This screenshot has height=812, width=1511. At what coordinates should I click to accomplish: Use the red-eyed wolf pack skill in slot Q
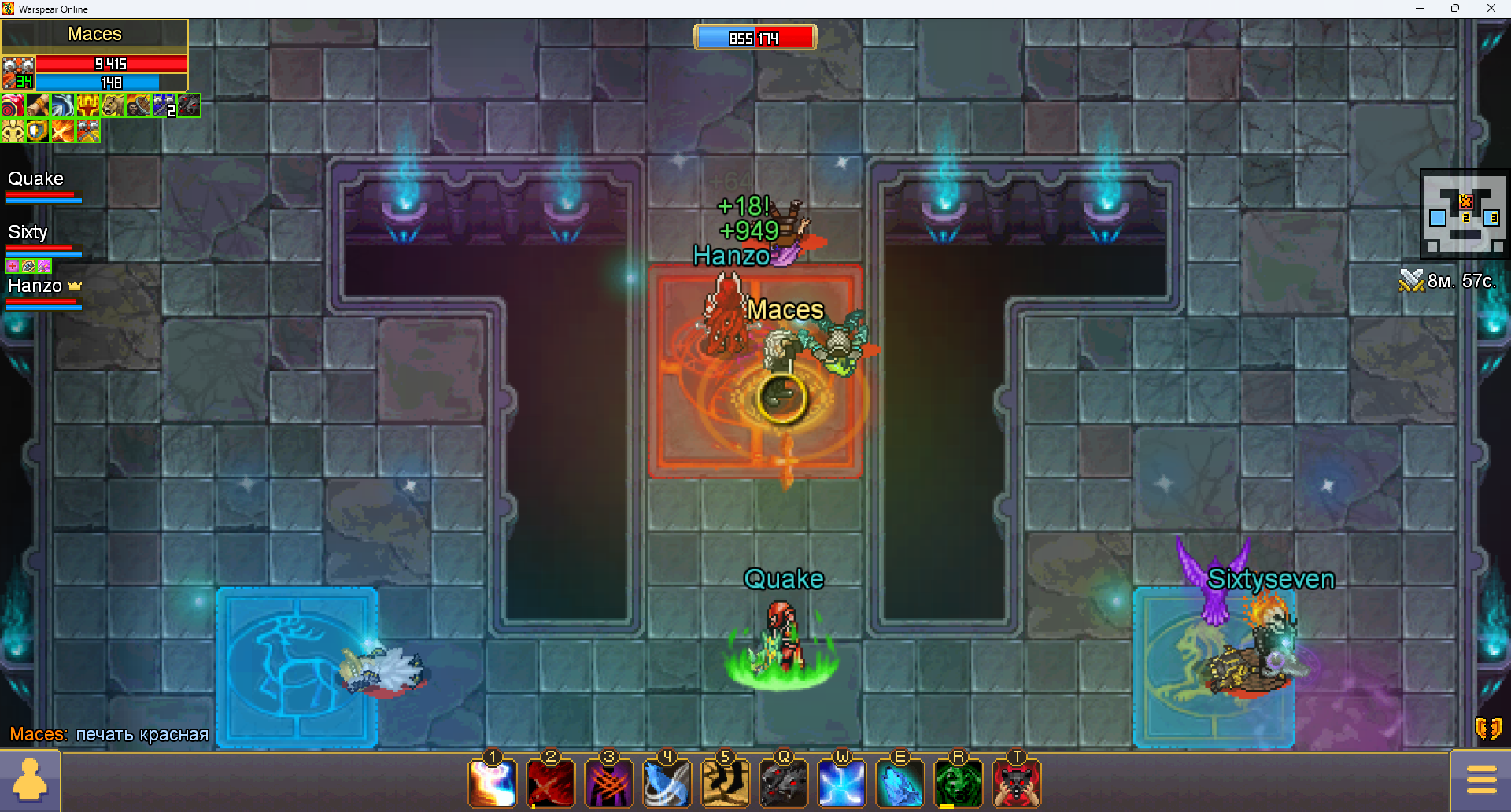tap(784, 784)
